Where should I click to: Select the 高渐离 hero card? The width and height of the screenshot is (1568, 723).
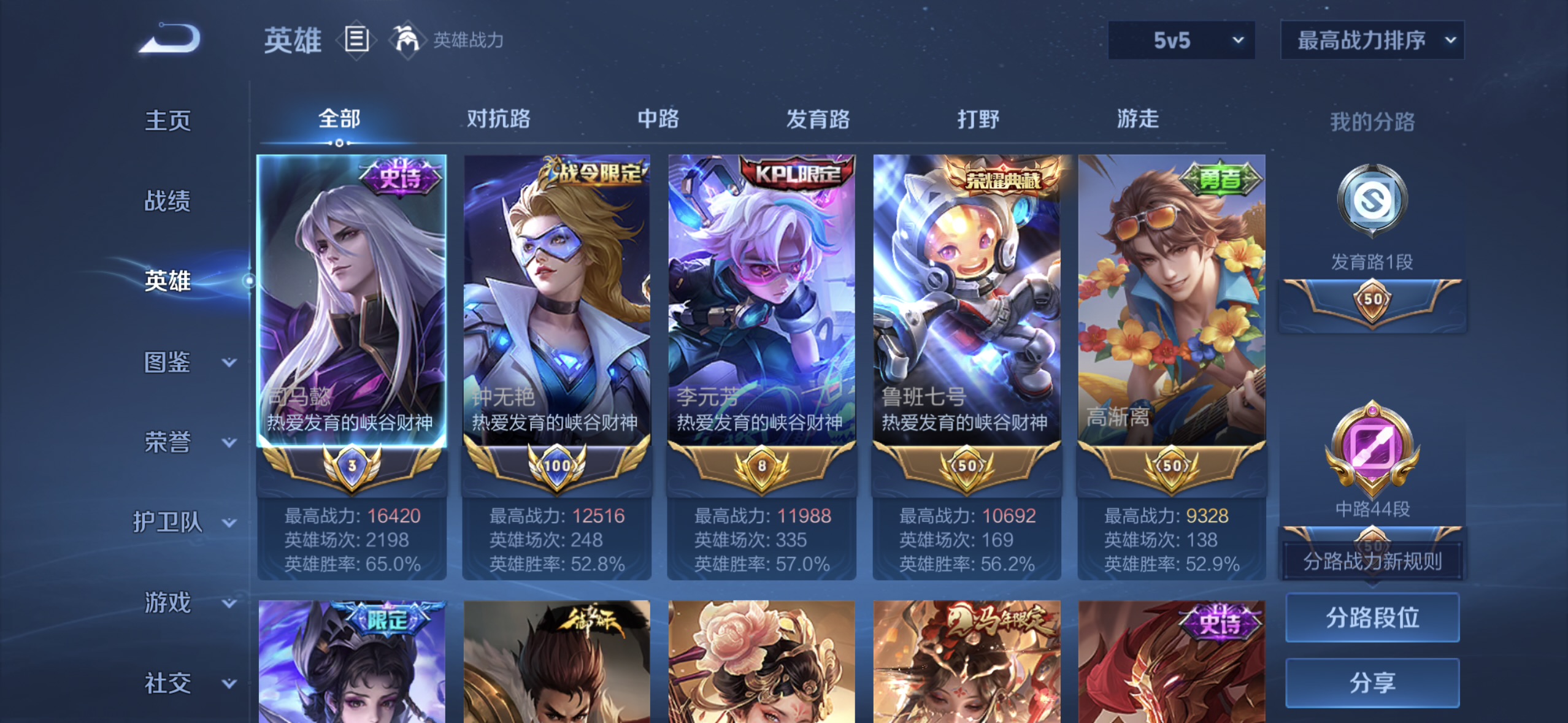coord(1170,307)
